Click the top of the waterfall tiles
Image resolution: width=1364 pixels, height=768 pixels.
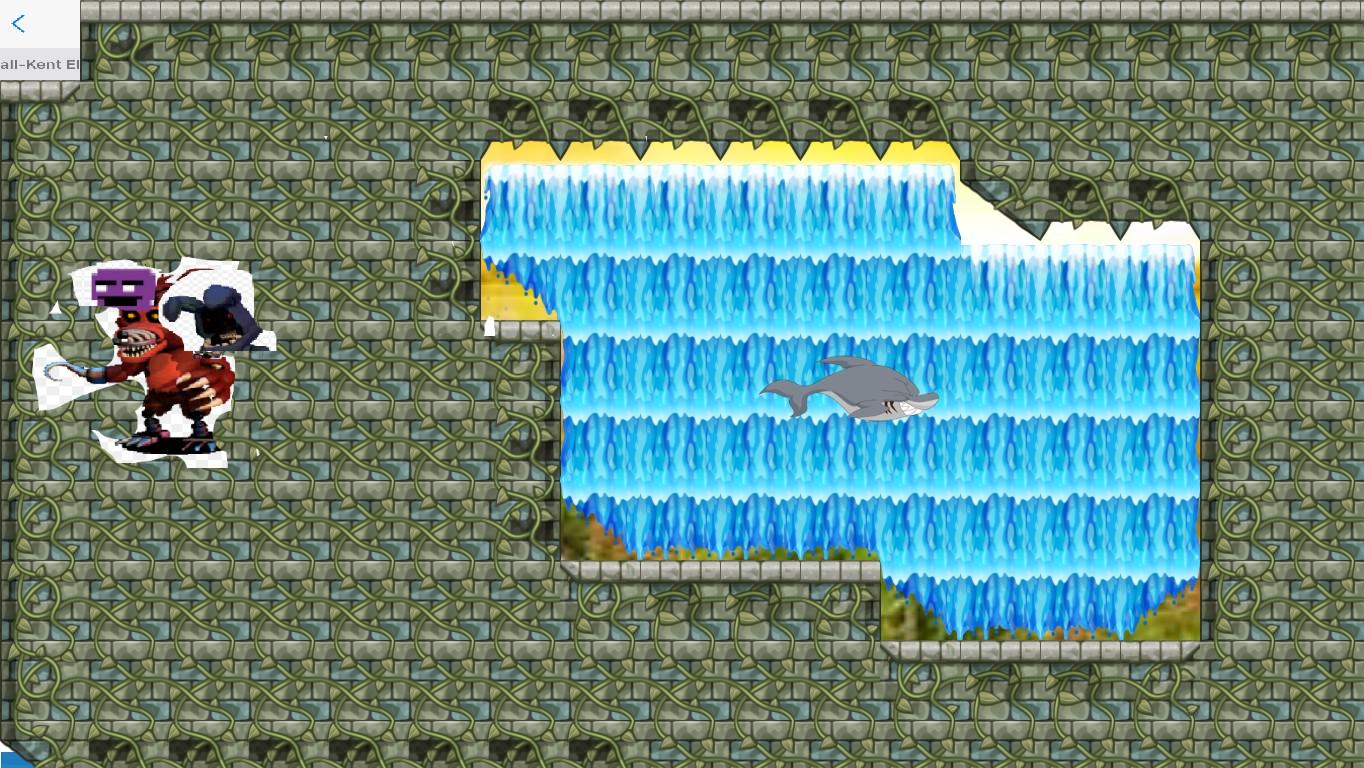pyautogui.click(x=720, y=180)
